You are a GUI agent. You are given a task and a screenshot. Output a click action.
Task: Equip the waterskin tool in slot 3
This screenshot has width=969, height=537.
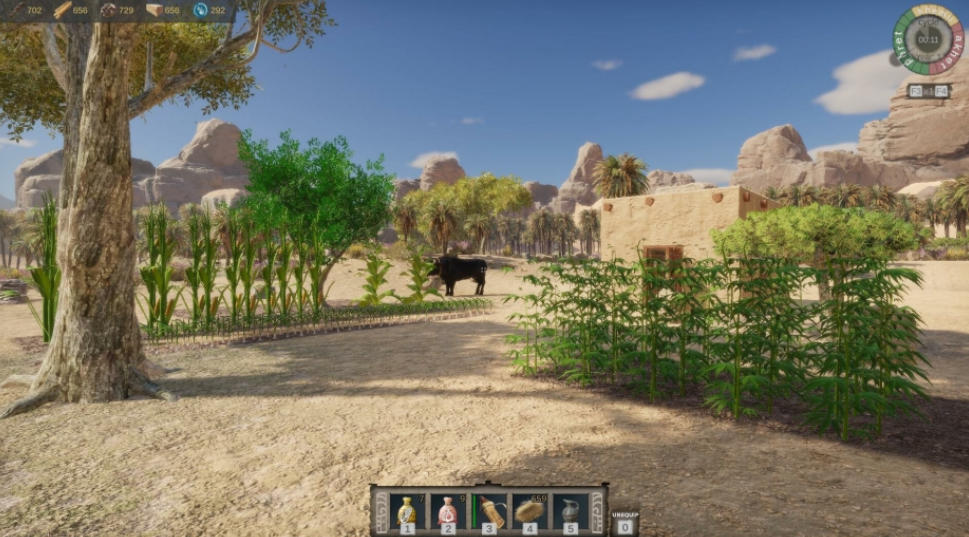[x=489, y=511]
